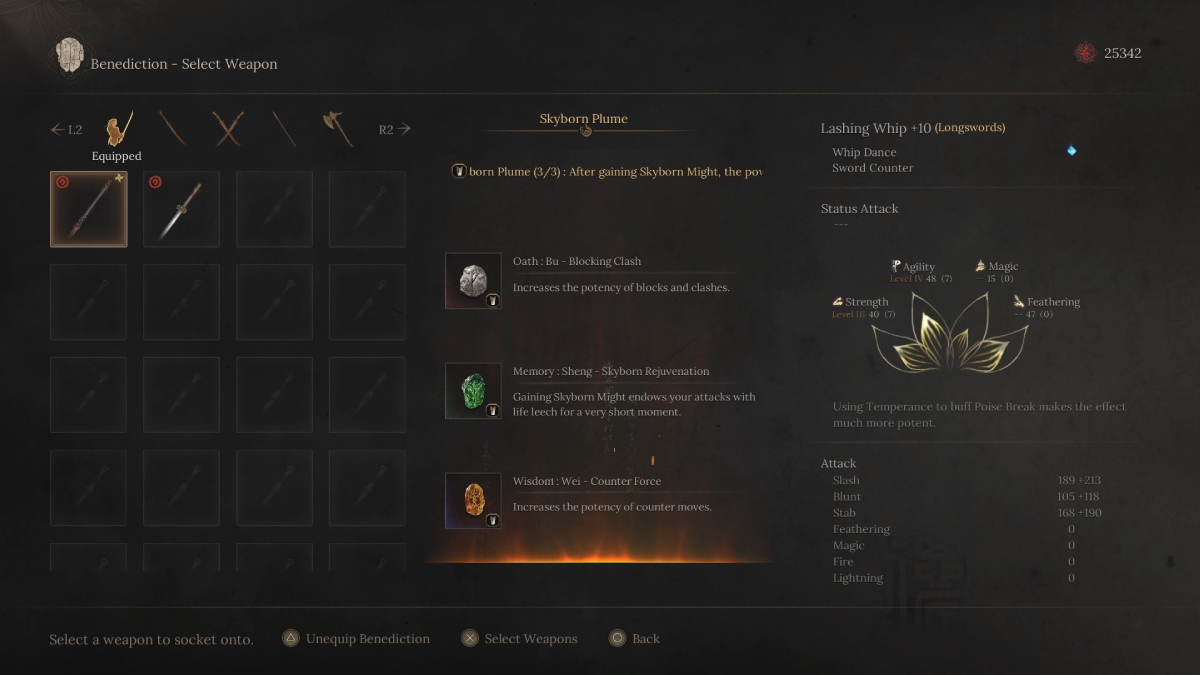Open the single curved sword category tab
Image resolution: width=1200 pixels, height=675 pixels.
(x=173, y=129)
